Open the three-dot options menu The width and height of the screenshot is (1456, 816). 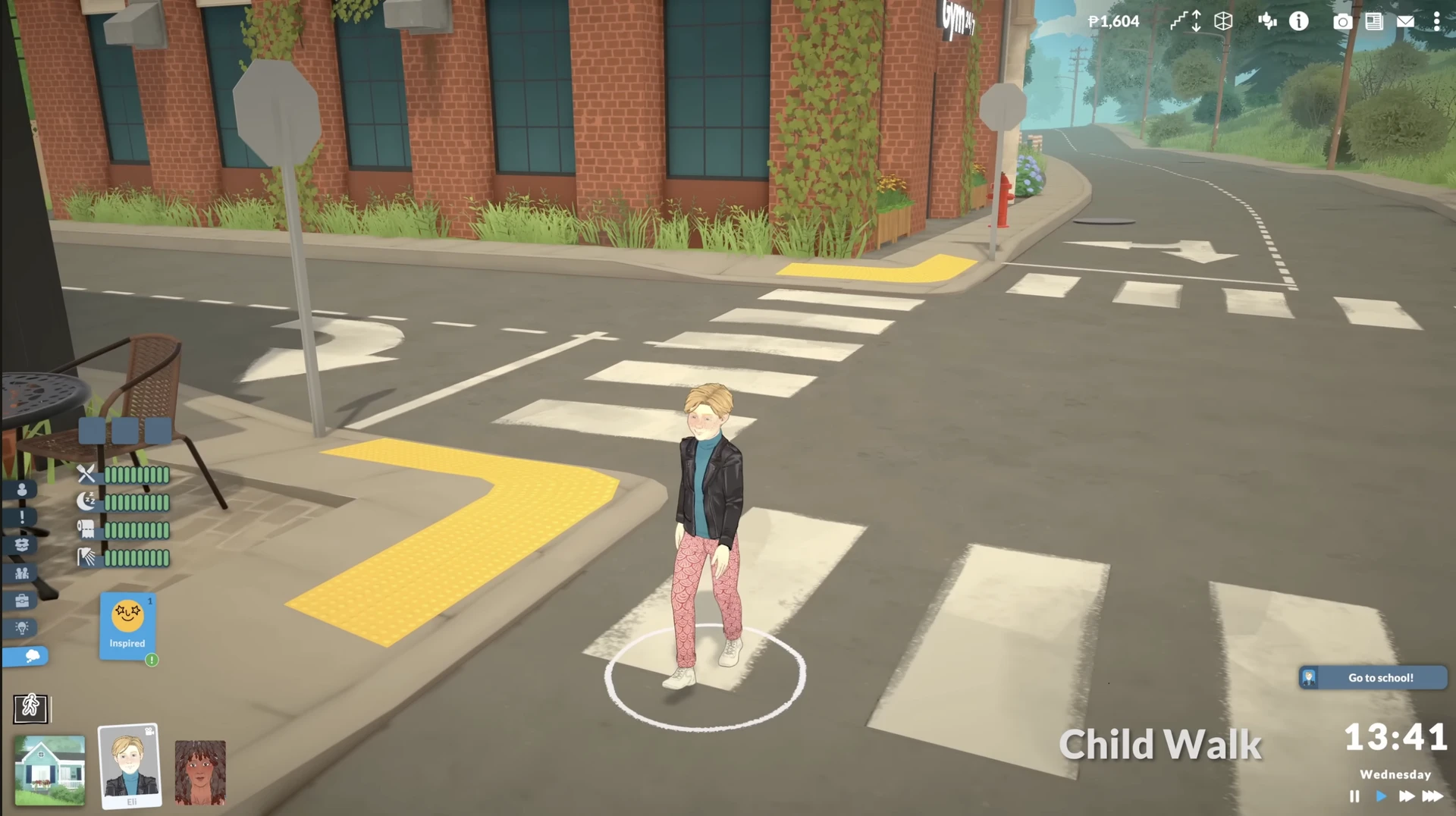(1436, 21)
